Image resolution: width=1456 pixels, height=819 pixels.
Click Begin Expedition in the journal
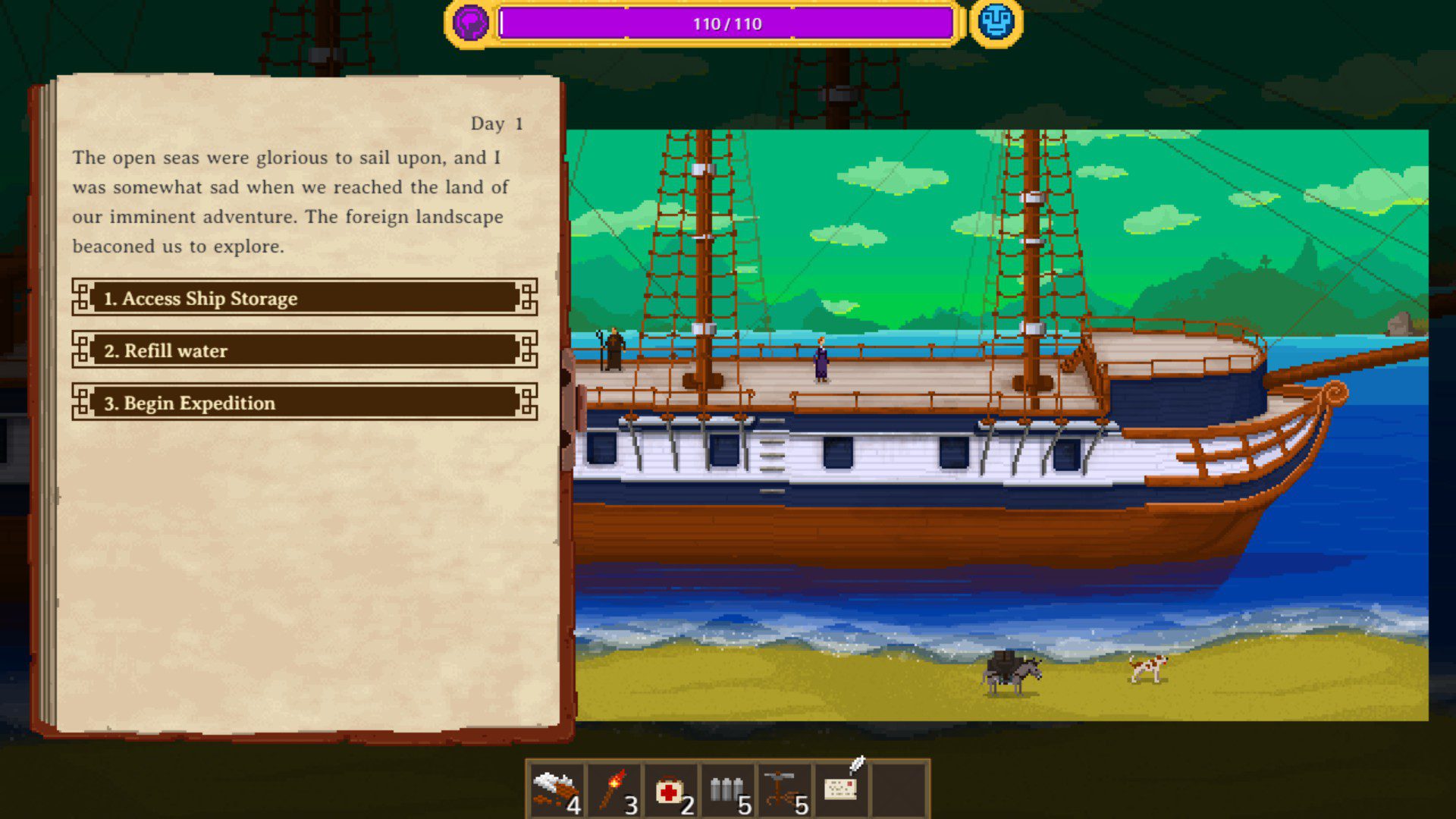click(304, 403)
